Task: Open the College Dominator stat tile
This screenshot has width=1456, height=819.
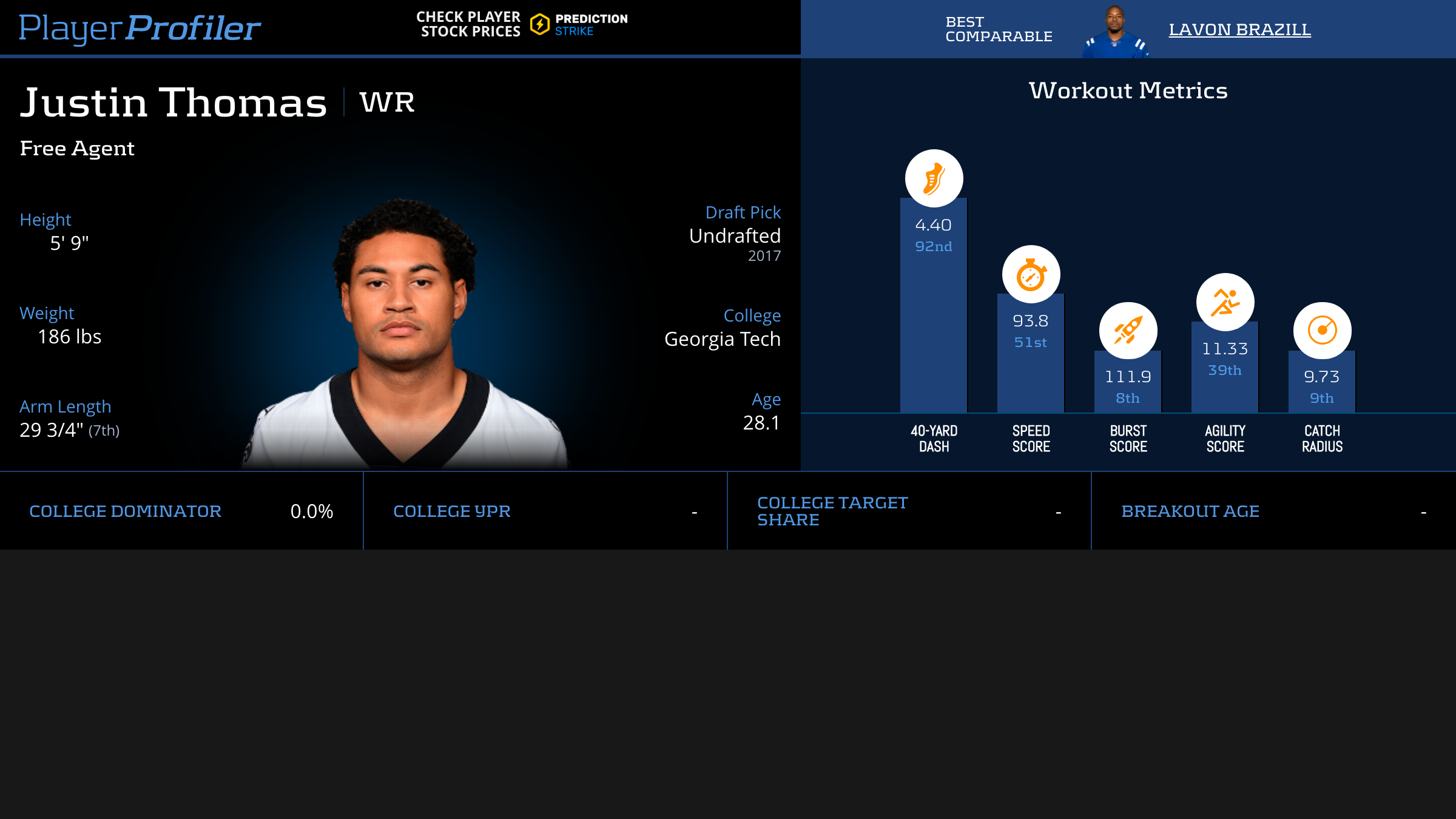Action: [181, 511]
